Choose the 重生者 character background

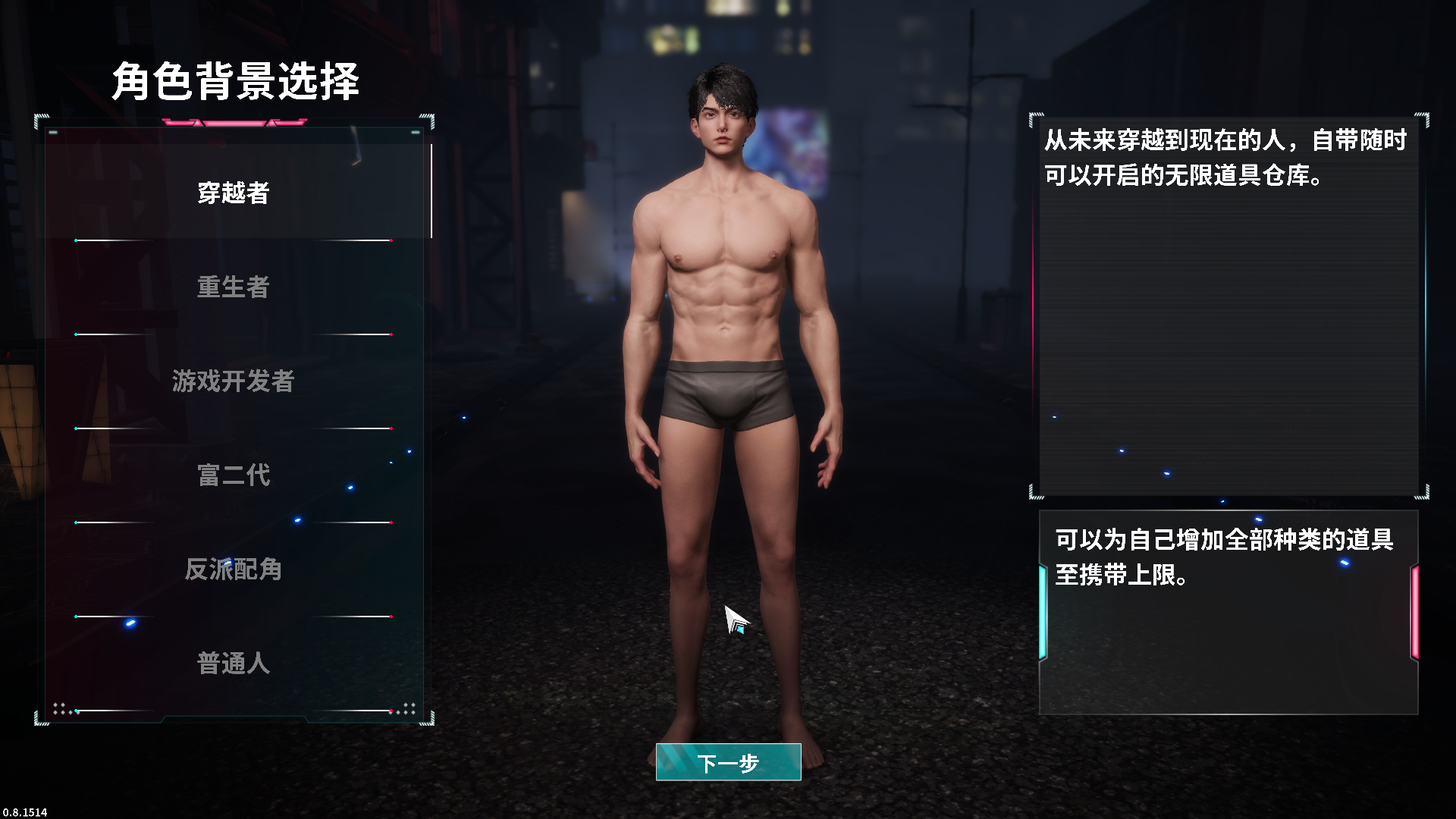click(234, 287)
